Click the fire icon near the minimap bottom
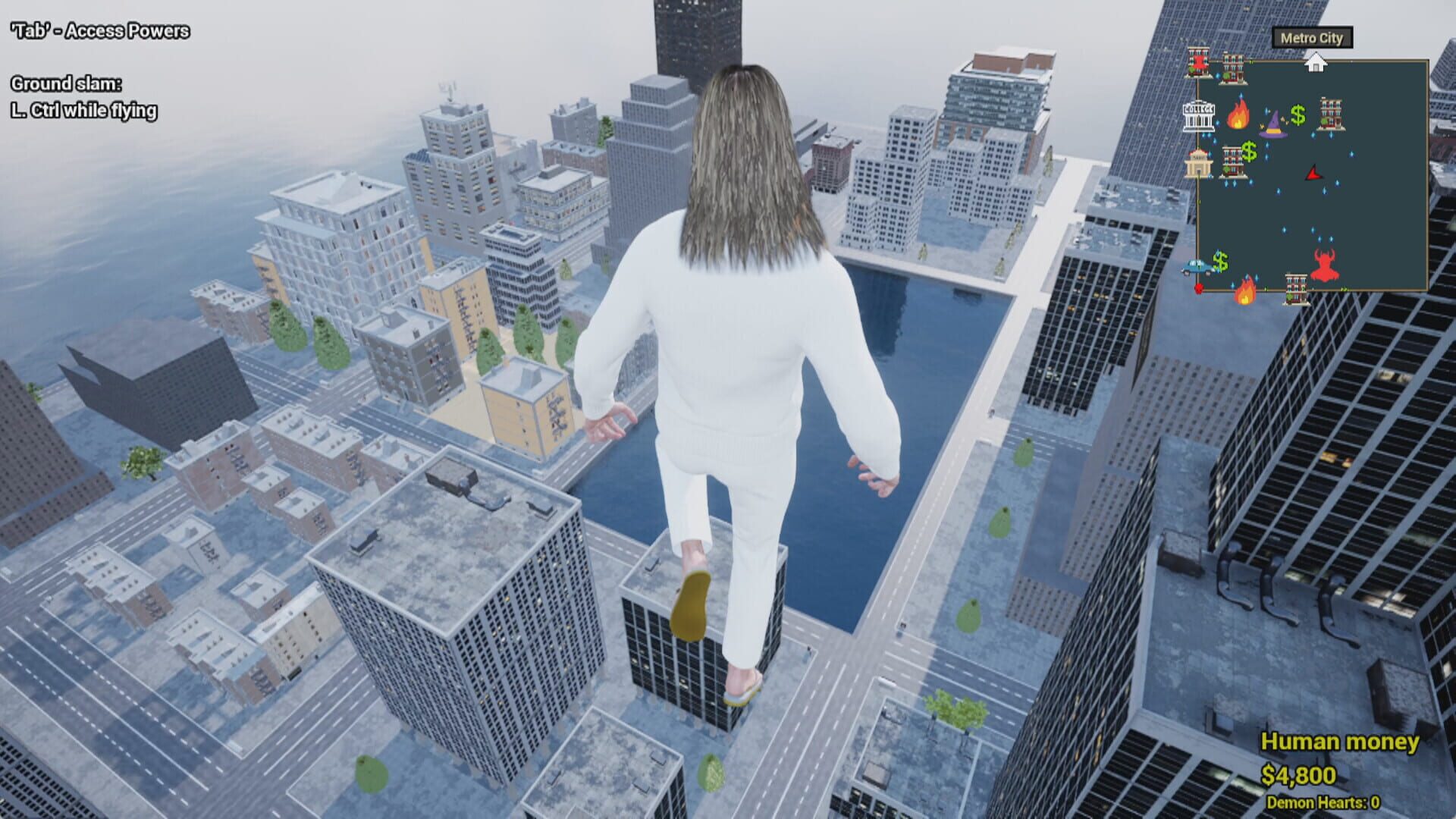 click(x=1244, y=293)
